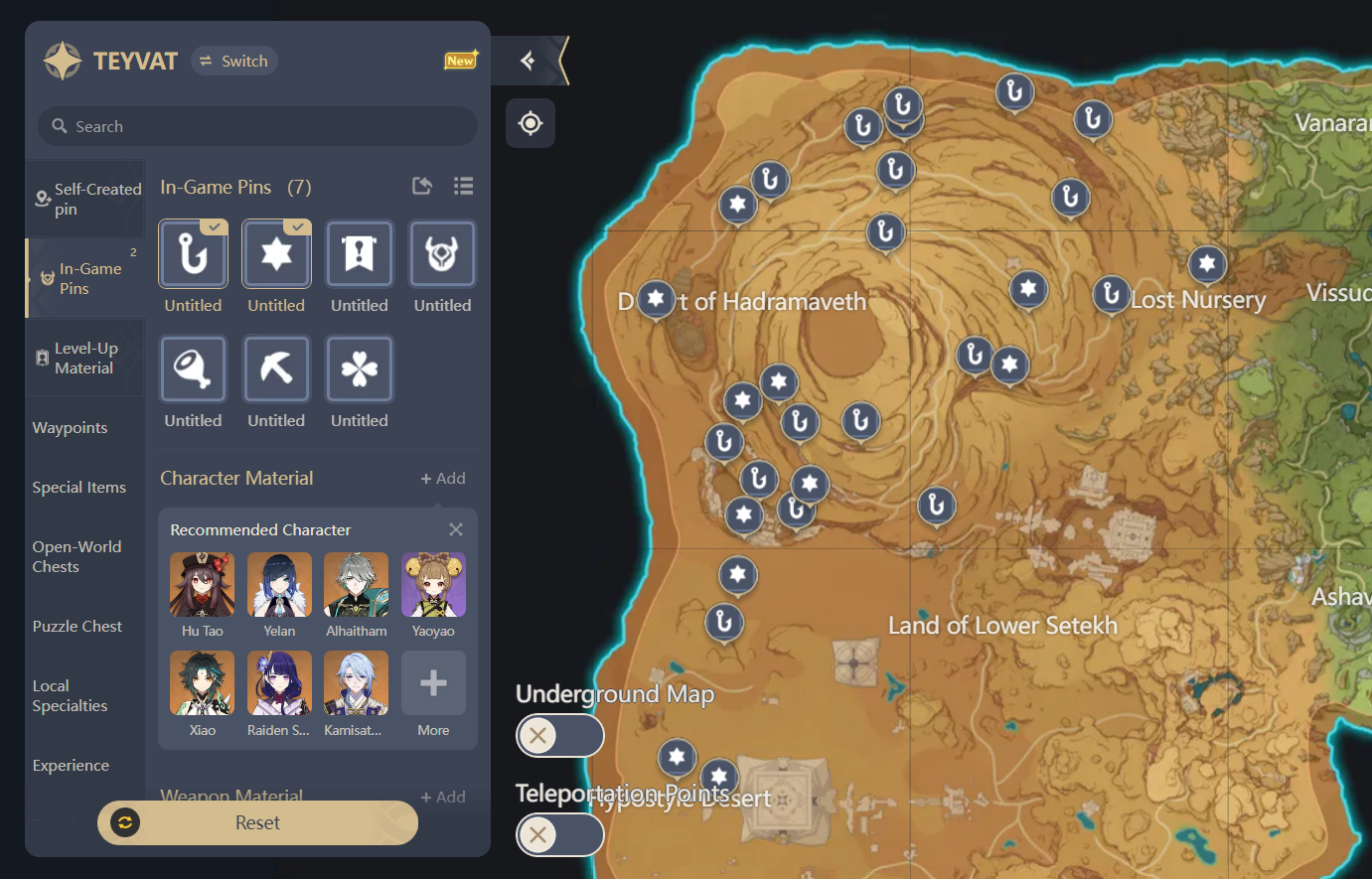
Task: Open the Switch map selector
Action: (234, 61)
